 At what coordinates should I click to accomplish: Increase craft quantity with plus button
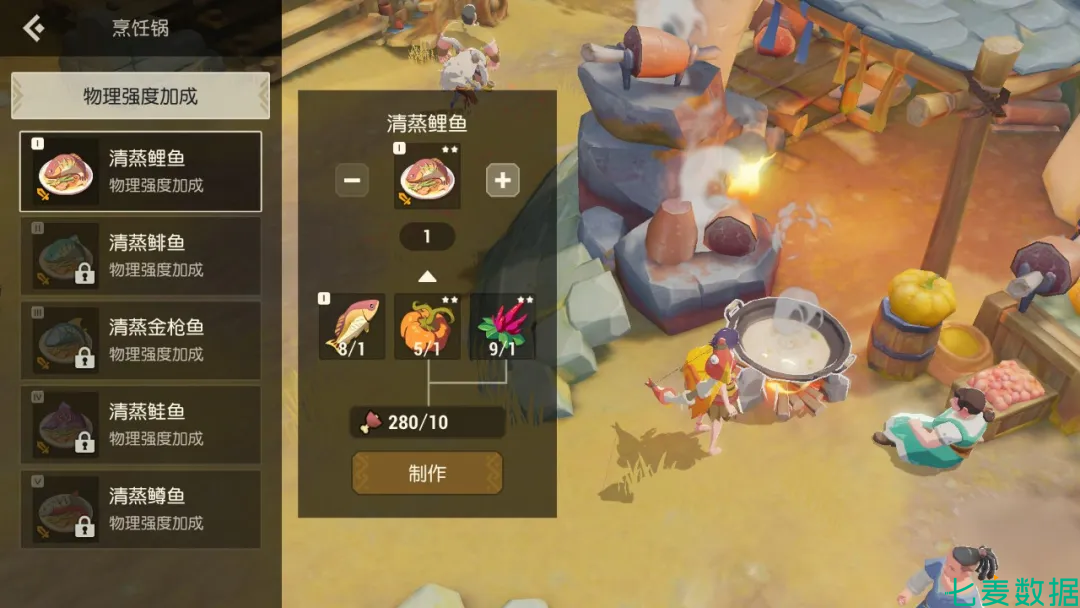tap(502, 180)
